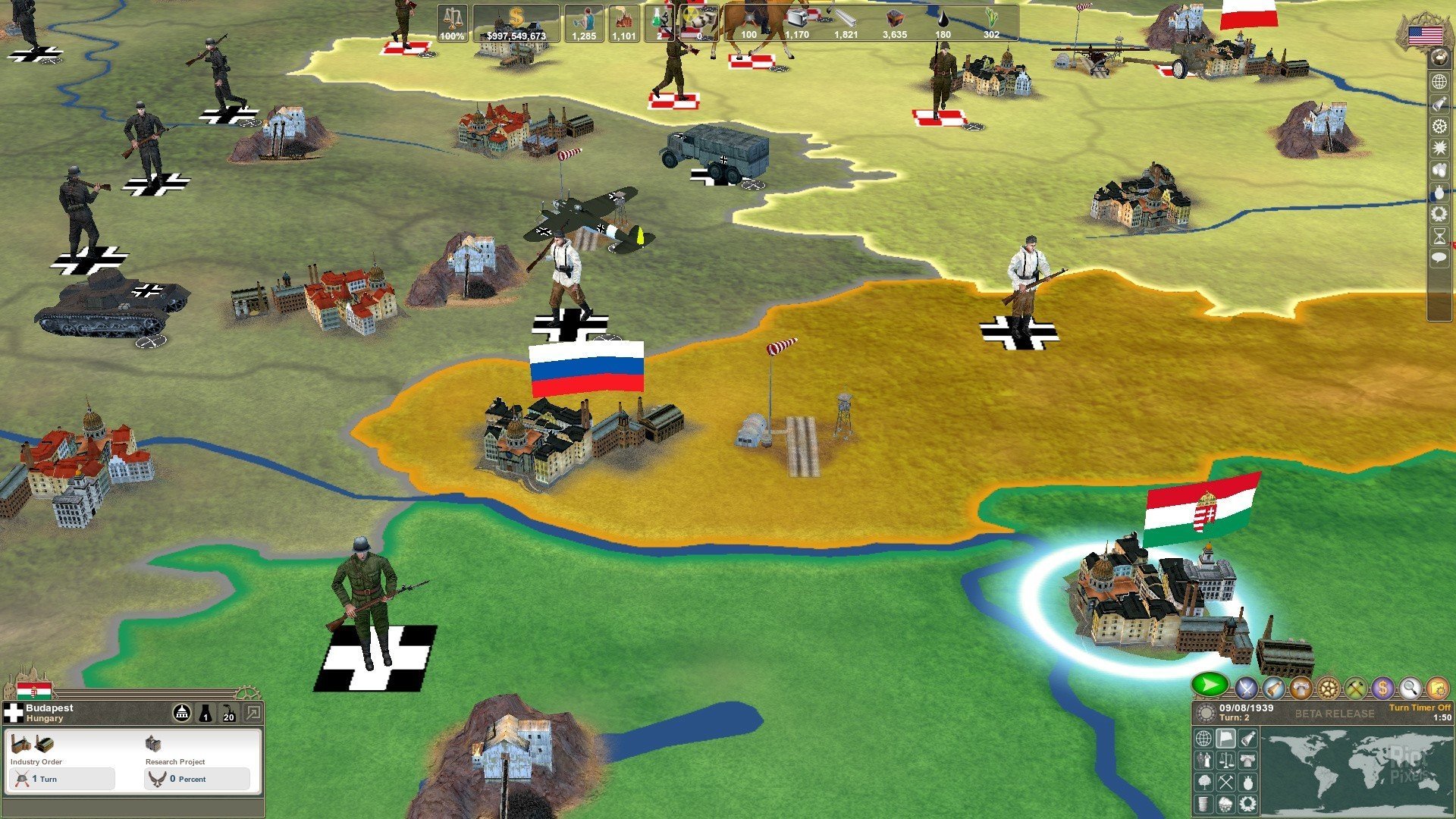Open the dollar sign finance menu
The image size is (1456, 819).
tap(1382, 689)
